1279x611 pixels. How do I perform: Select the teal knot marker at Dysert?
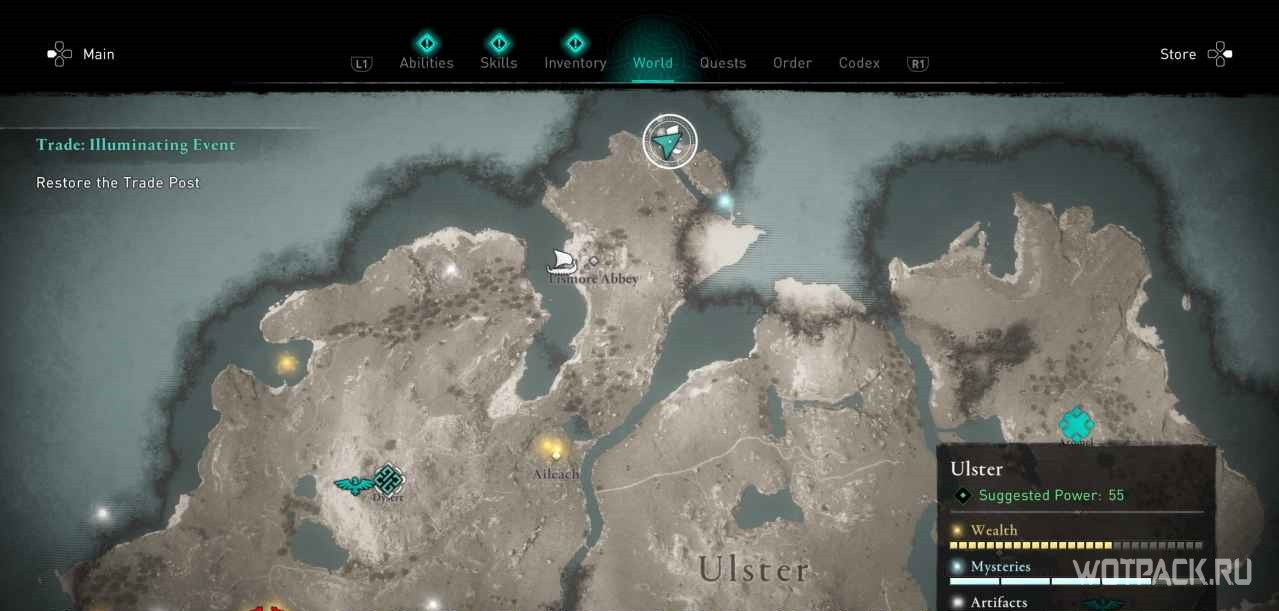(x=388, y=479)
